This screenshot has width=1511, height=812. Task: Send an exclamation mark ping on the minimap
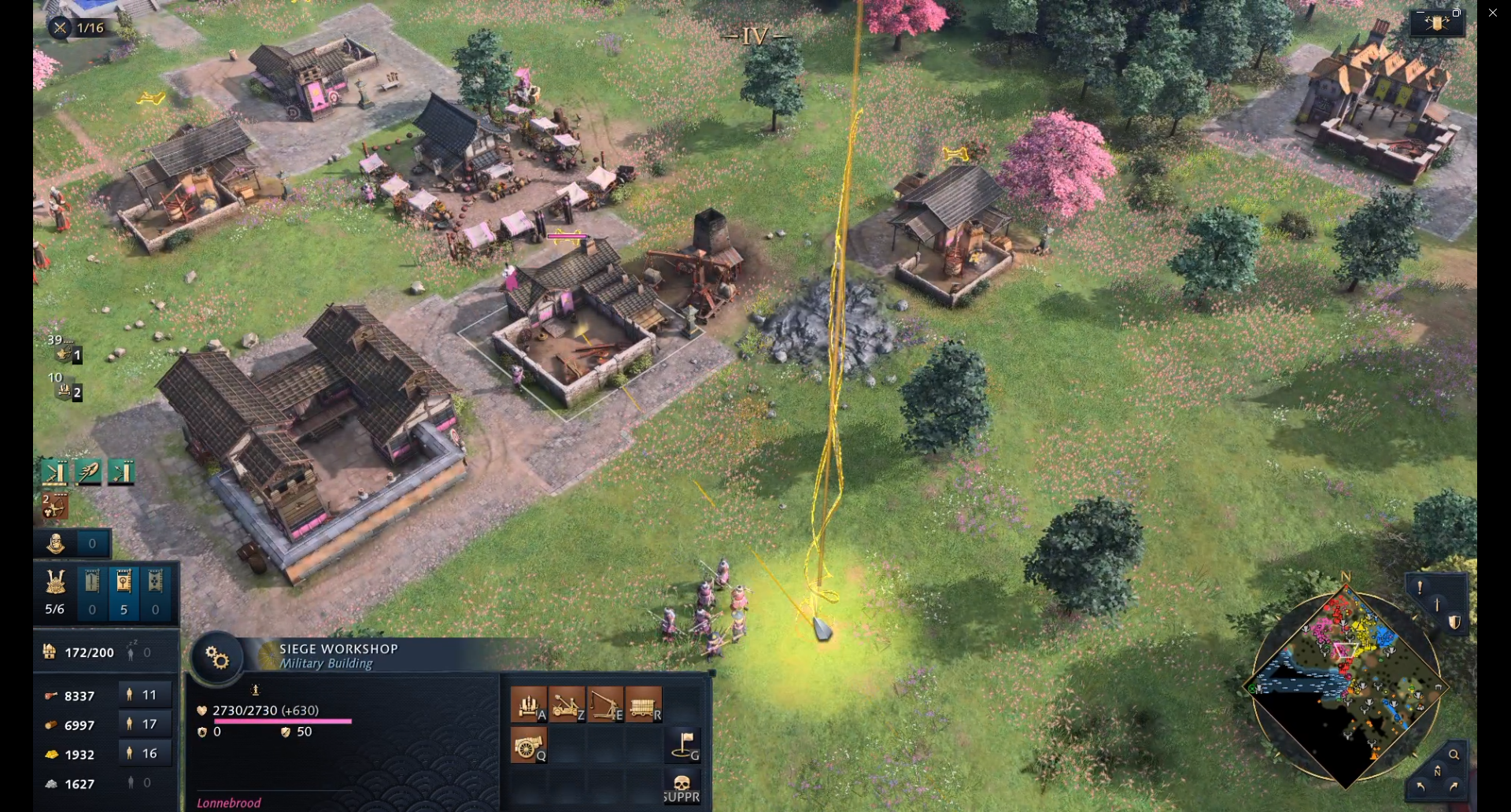click(x=1419, y=587)
